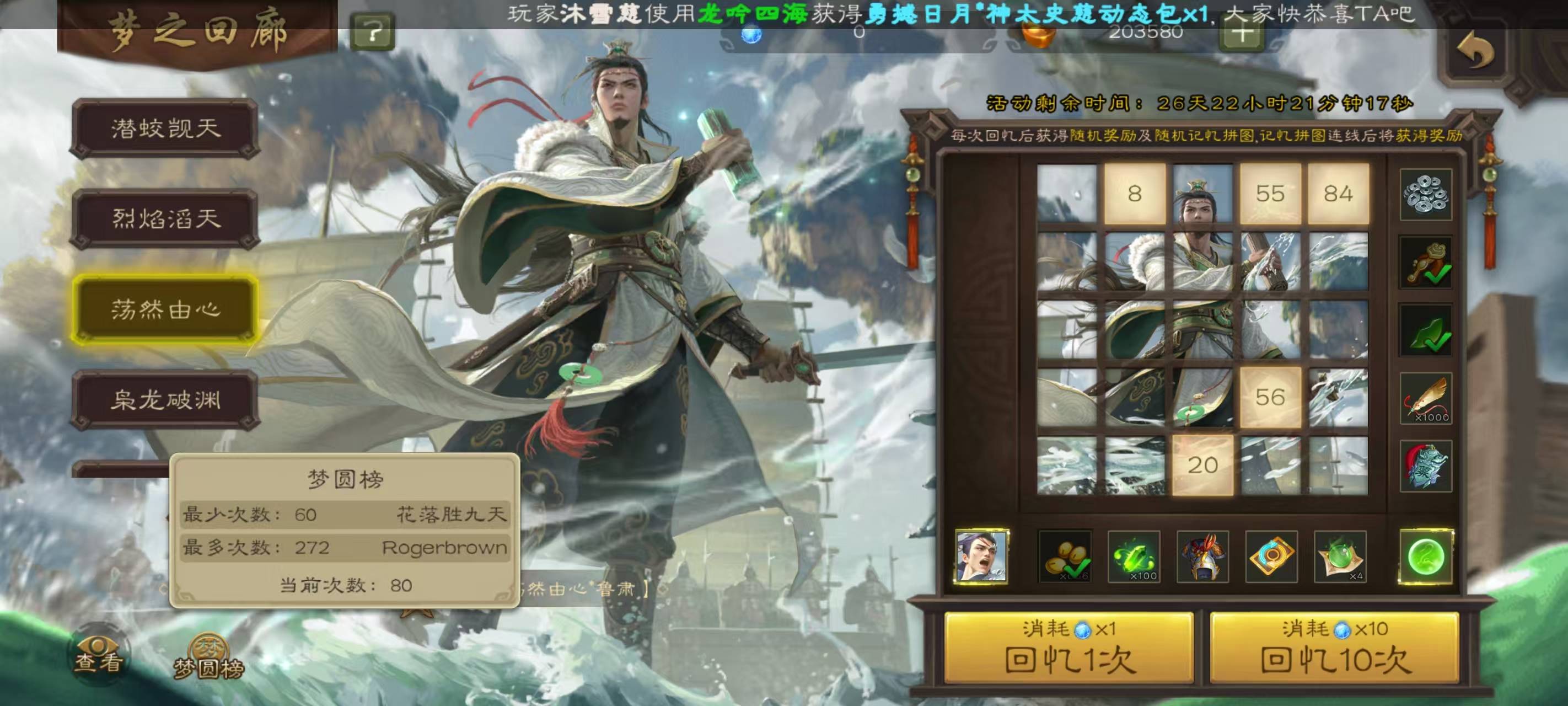Viewport: 1568px width, 706px height.
Task: Switch to the 潜蛟觊天 tab
Action: (x=165, y=129)
